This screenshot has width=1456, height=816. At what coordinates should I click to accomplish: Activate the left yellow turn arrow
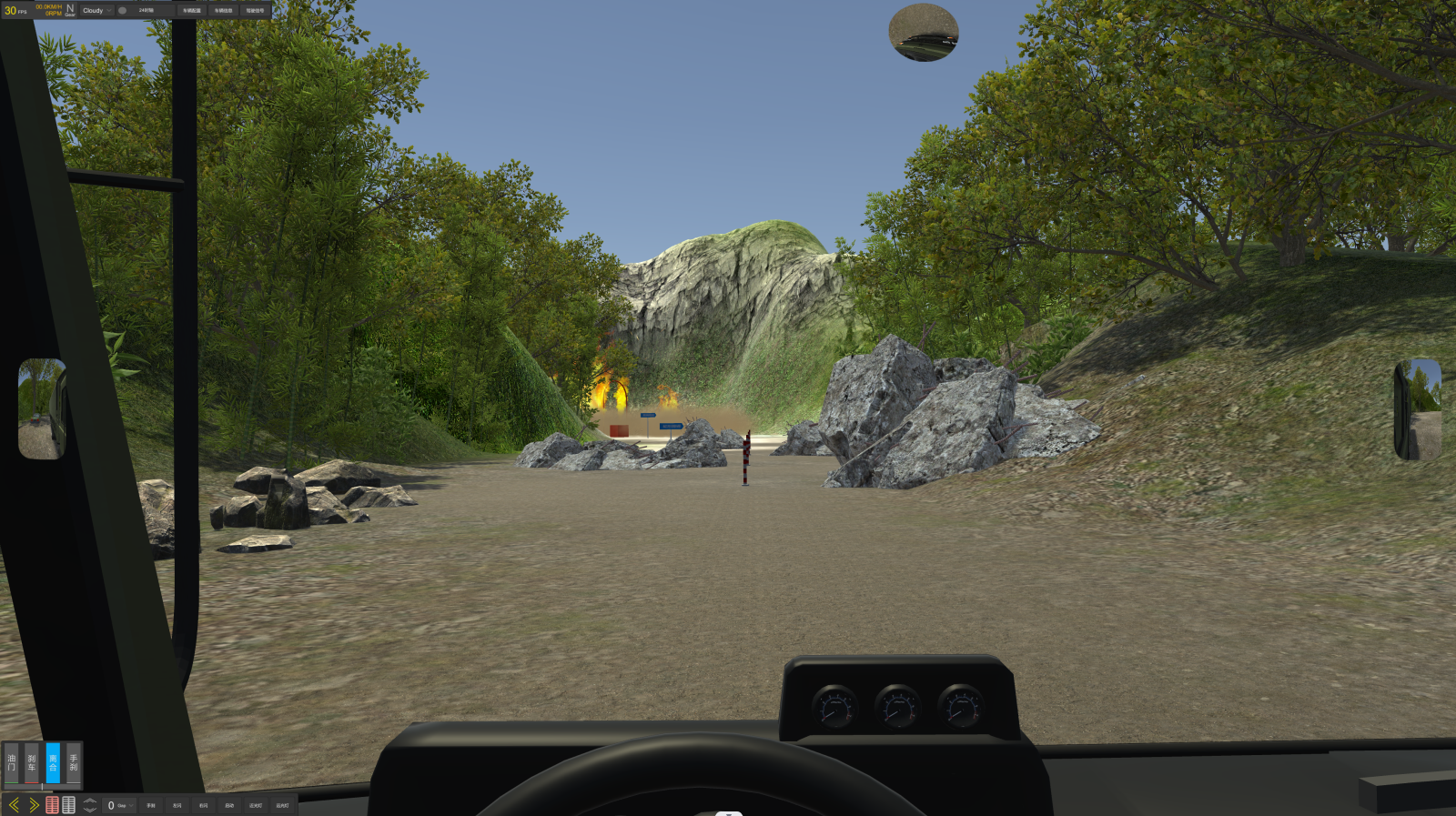tap(14, 805)
